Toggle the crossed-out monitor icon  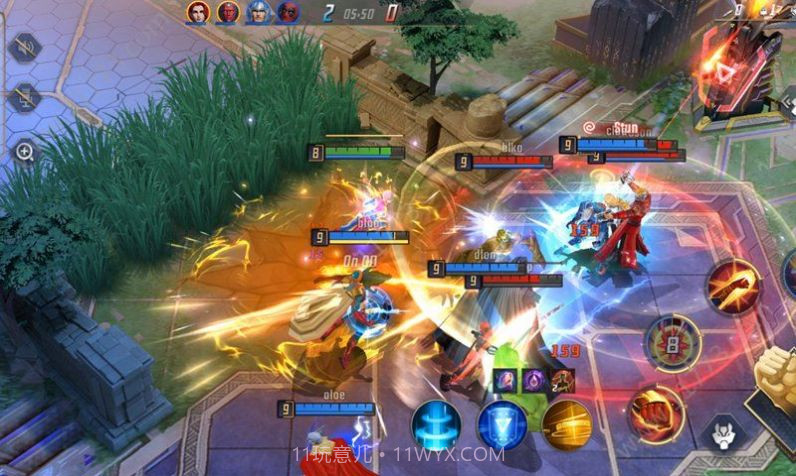(24, 98)
